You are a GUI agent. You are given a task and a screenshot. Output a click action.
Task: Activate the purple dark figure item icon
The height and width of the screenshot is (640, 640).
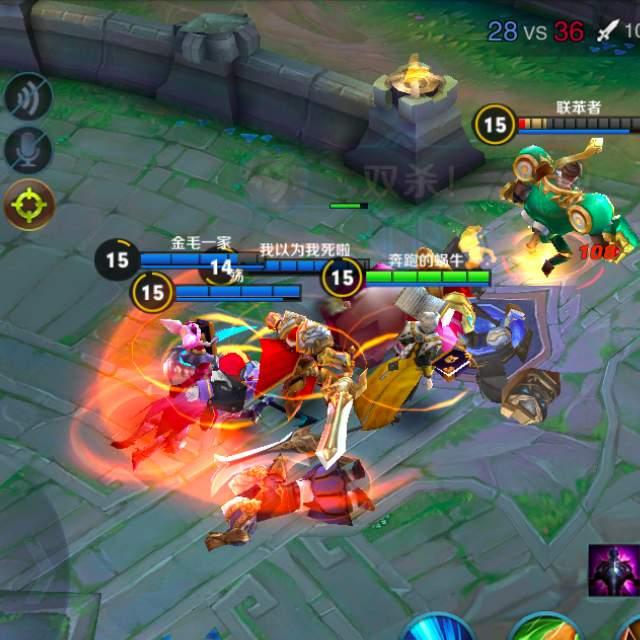pos(612,570)
